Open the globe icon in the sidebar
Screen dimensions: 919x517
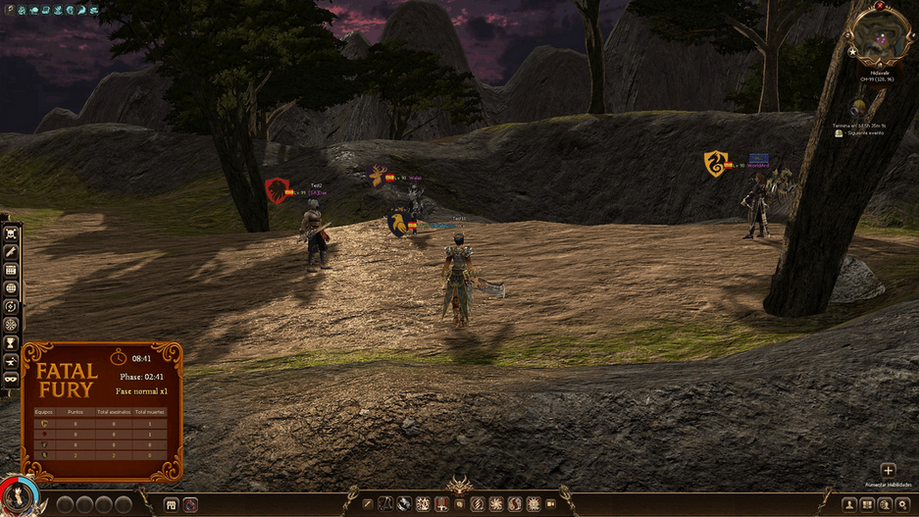(11, 288)
